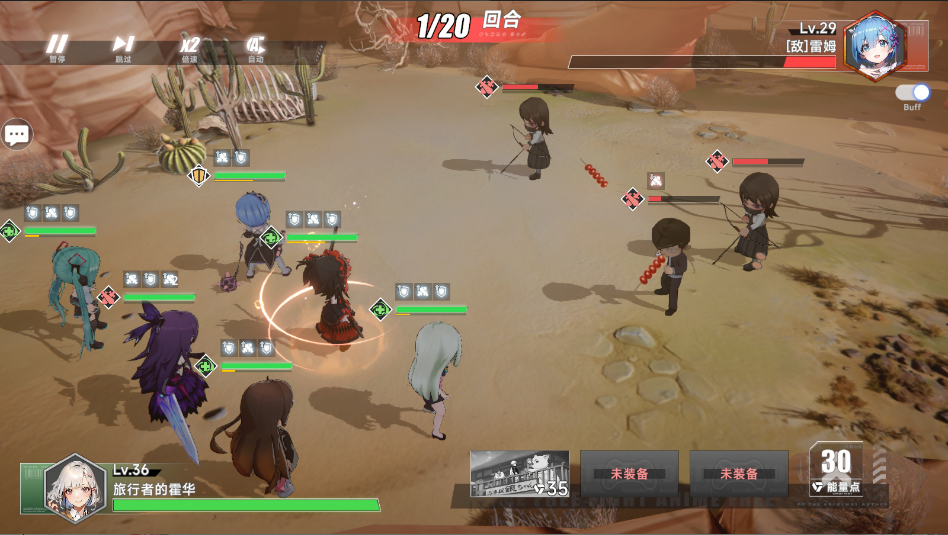This screenshot has height=535, width=948.
Task: Skip the battle with the 跳过 button
Action: pos(123,46)
